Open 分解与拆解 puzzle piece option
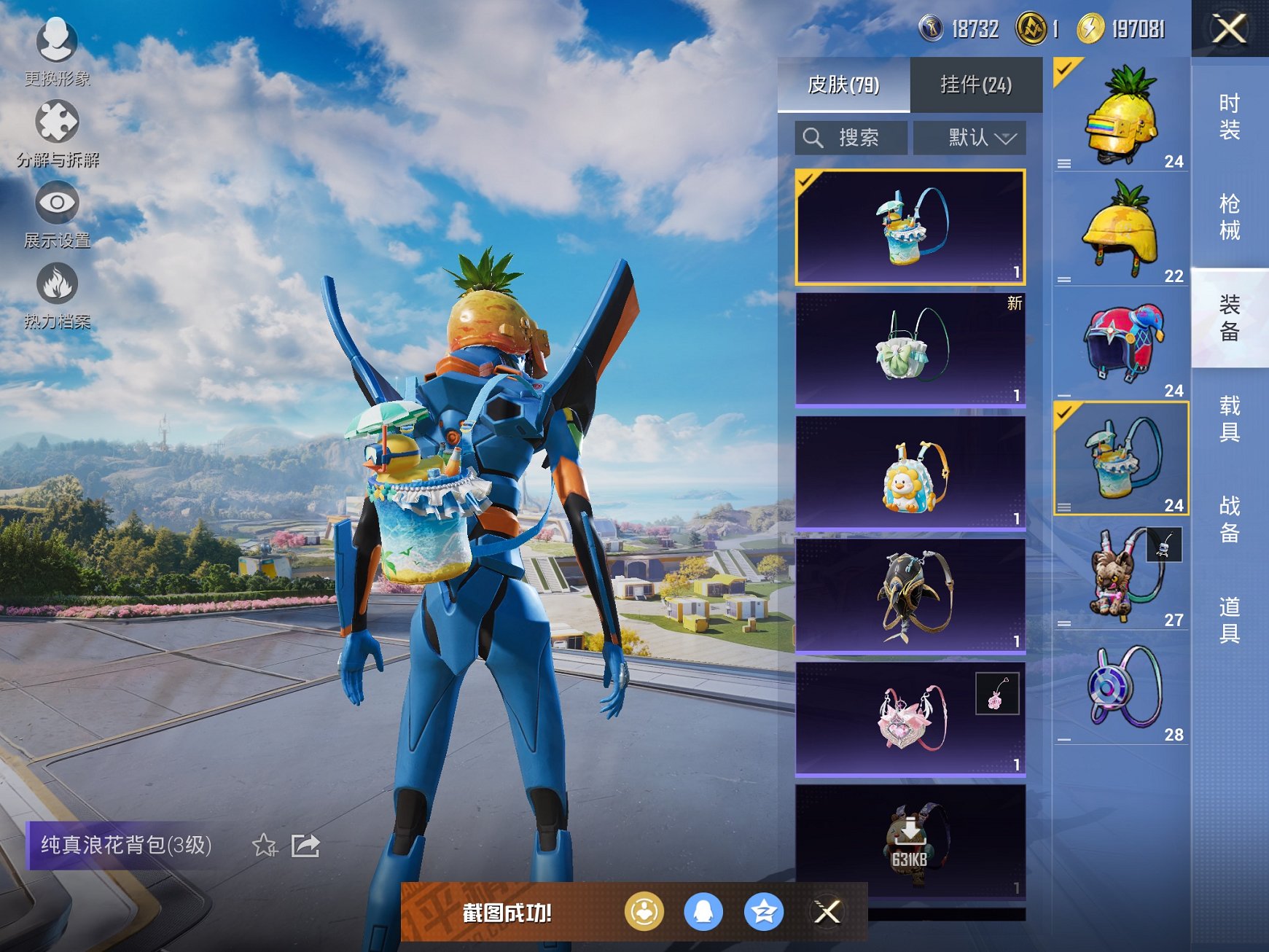This screenshot has height=952, width=1269. point(57,130)
